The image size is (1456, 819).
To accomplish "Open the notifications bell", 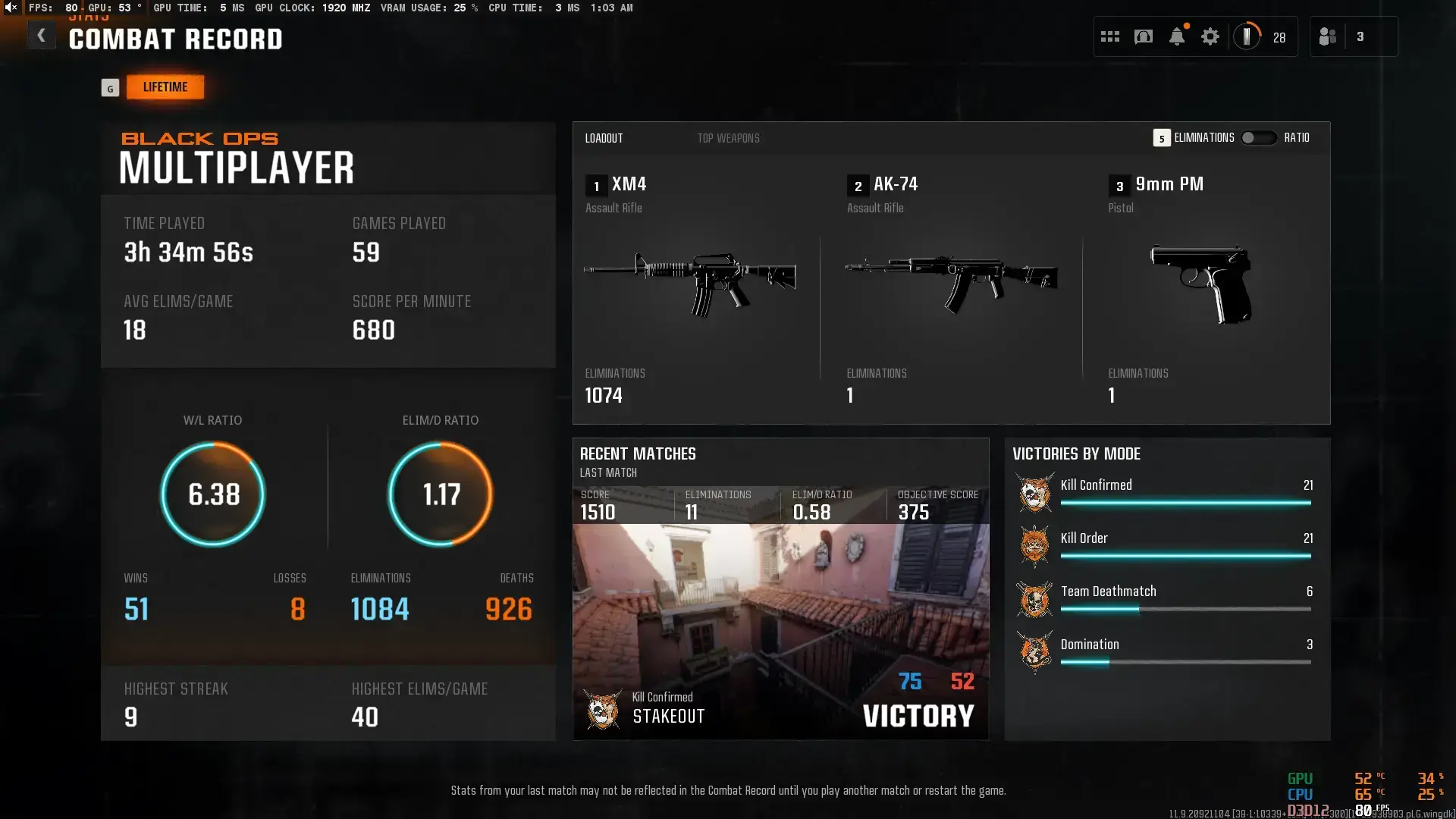I will pyautogui.click(x=1177, y=36).
